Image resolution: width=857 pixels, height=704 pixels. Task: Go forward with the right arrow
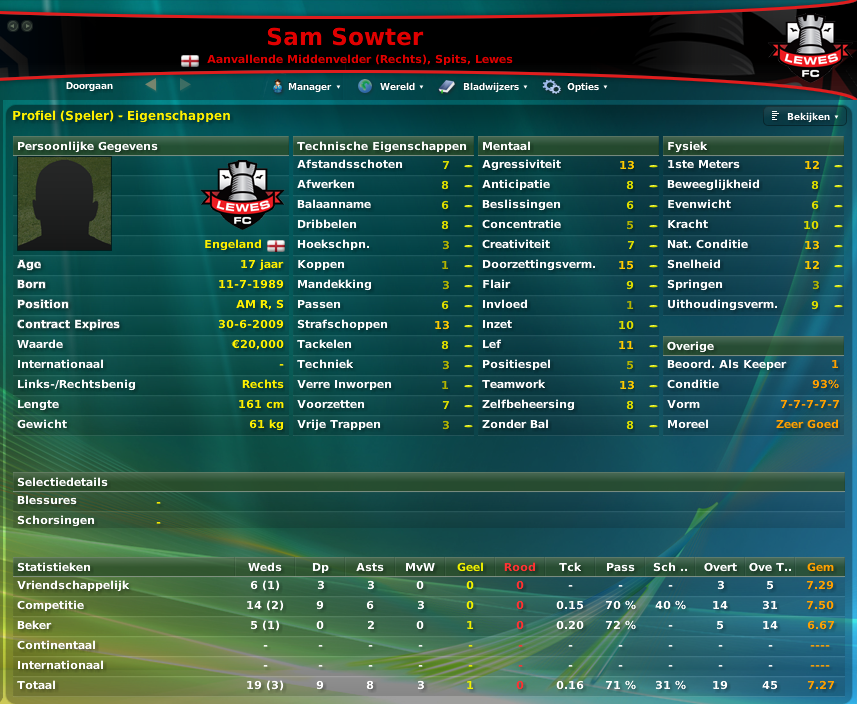(185, 85)
